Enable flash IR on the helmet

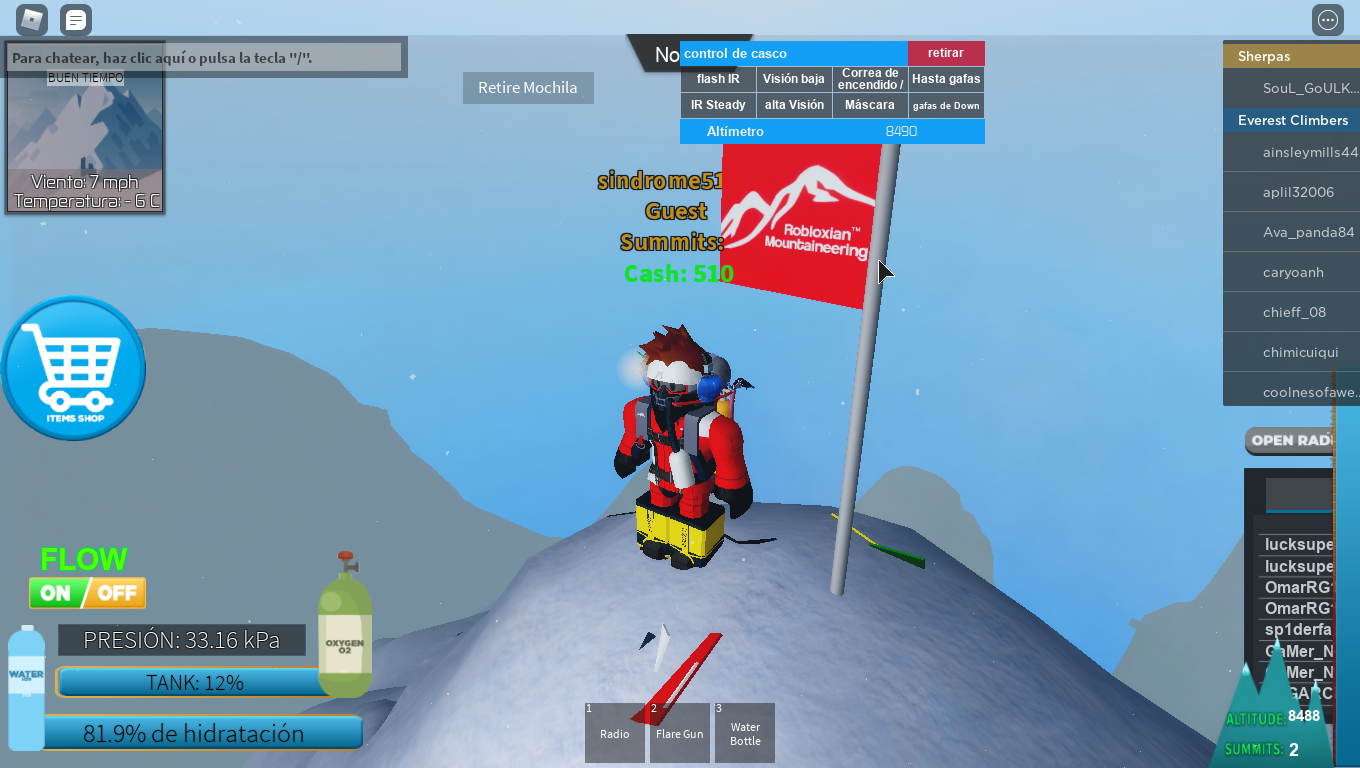[x=717, y=78]
